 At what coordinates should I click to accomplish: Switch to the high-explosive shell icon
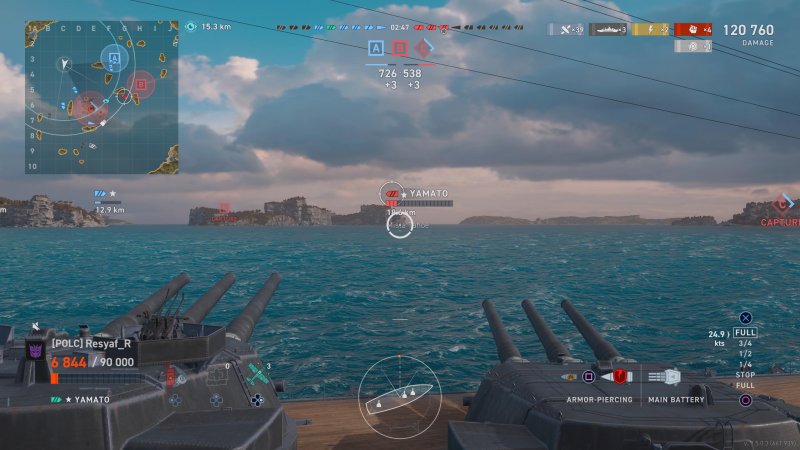(x=570, y=377)
